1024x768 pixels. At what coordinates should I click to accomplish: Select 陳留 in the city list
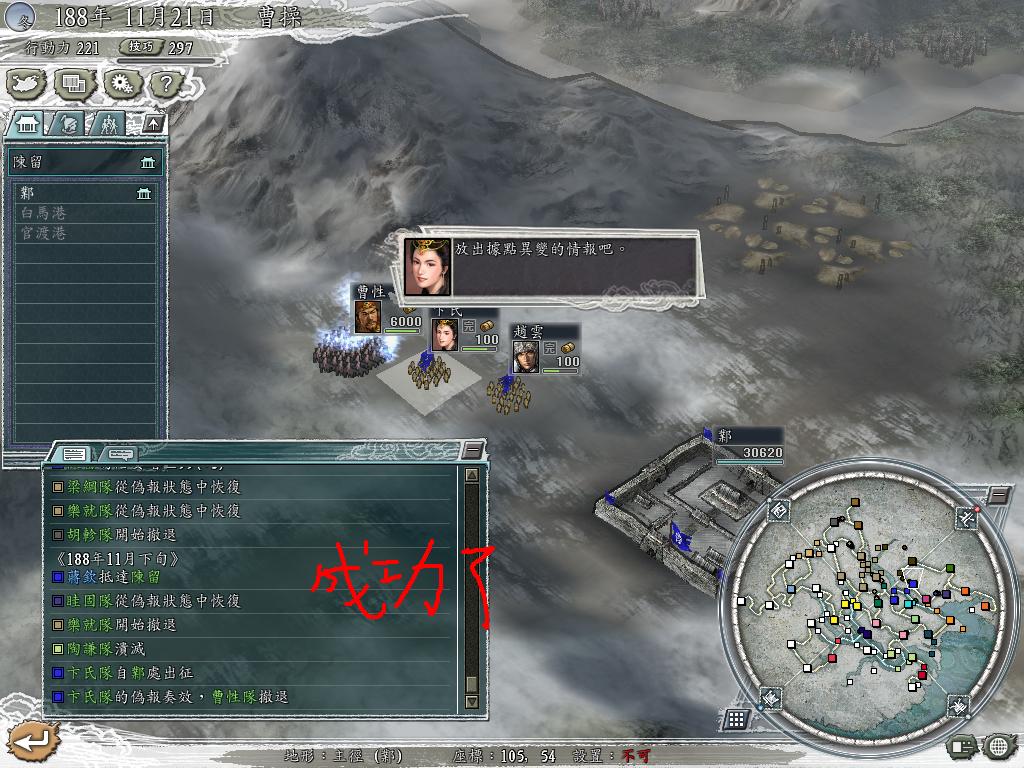84,162
